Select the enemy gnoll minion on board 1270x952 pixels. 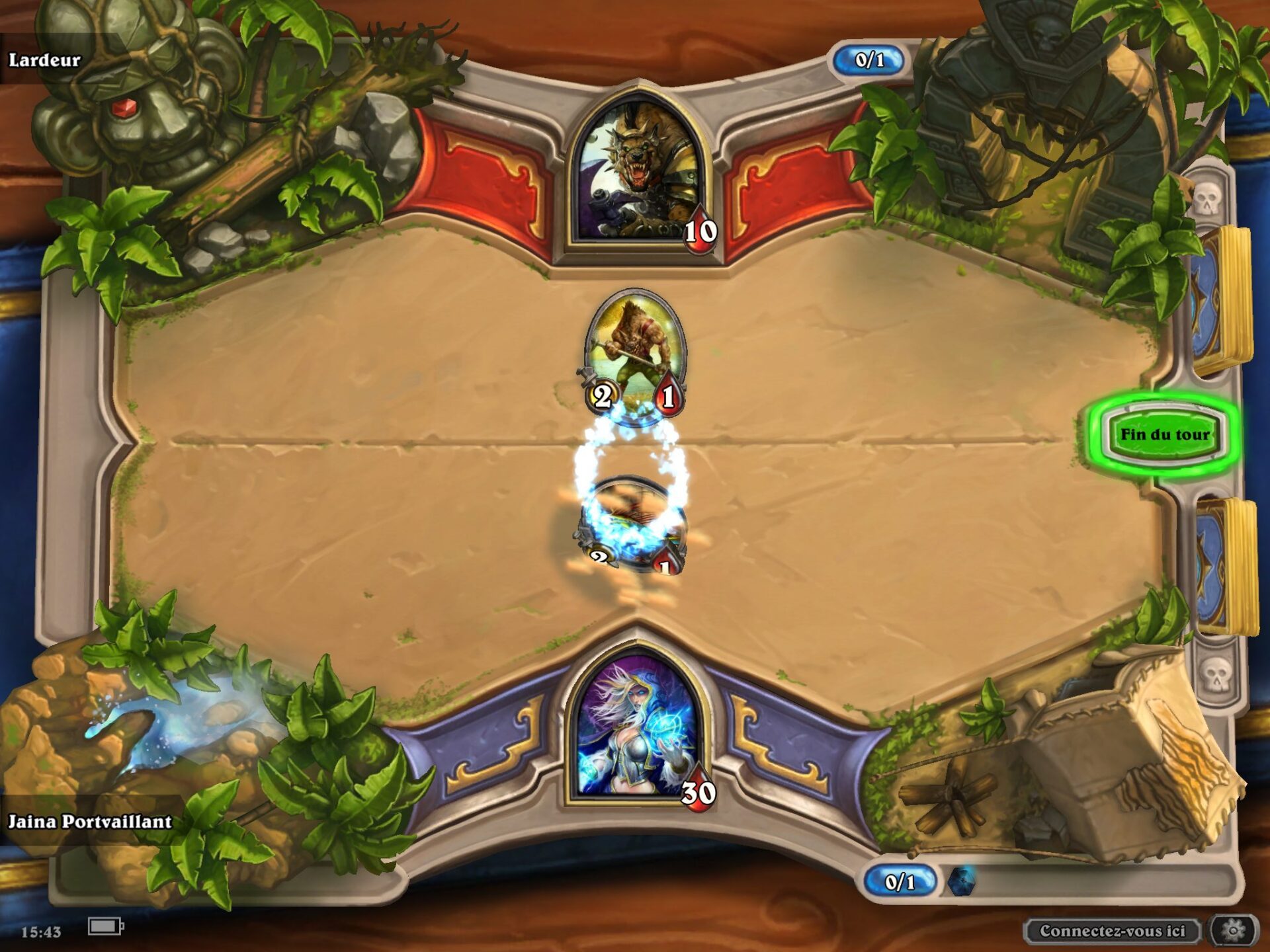click(x=635, y=354)
